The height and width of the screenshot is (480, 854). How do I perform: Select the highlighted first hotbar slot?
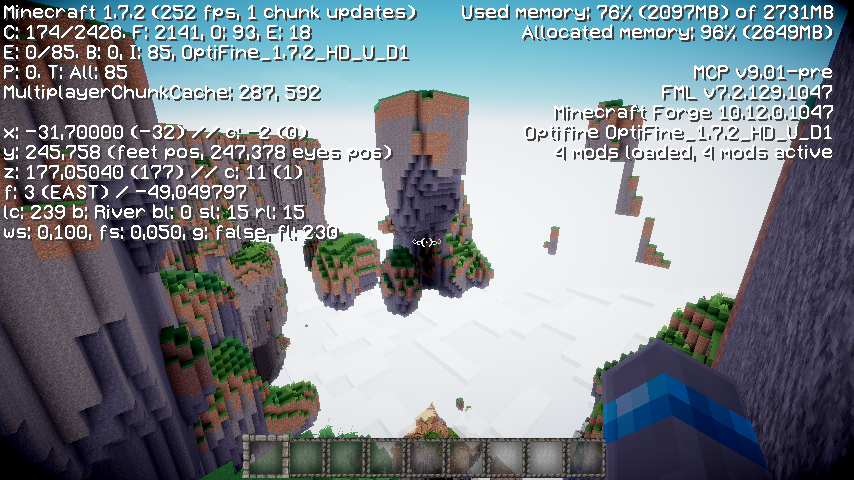click(265, 457)
